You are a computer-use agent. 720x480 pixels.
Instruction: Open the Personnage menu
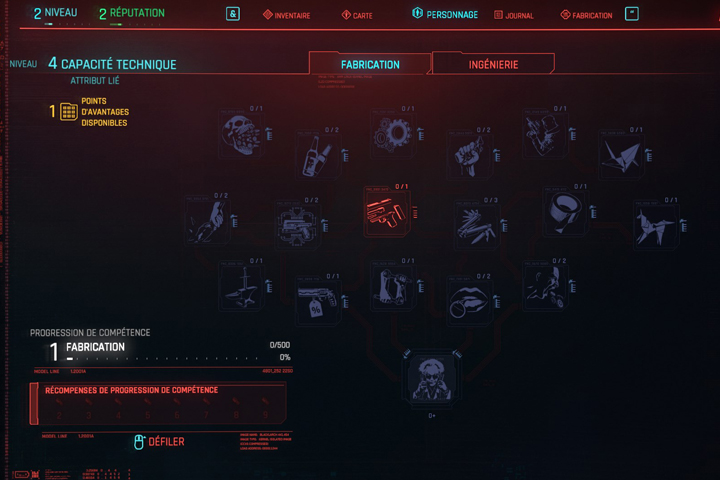(445, 15)
